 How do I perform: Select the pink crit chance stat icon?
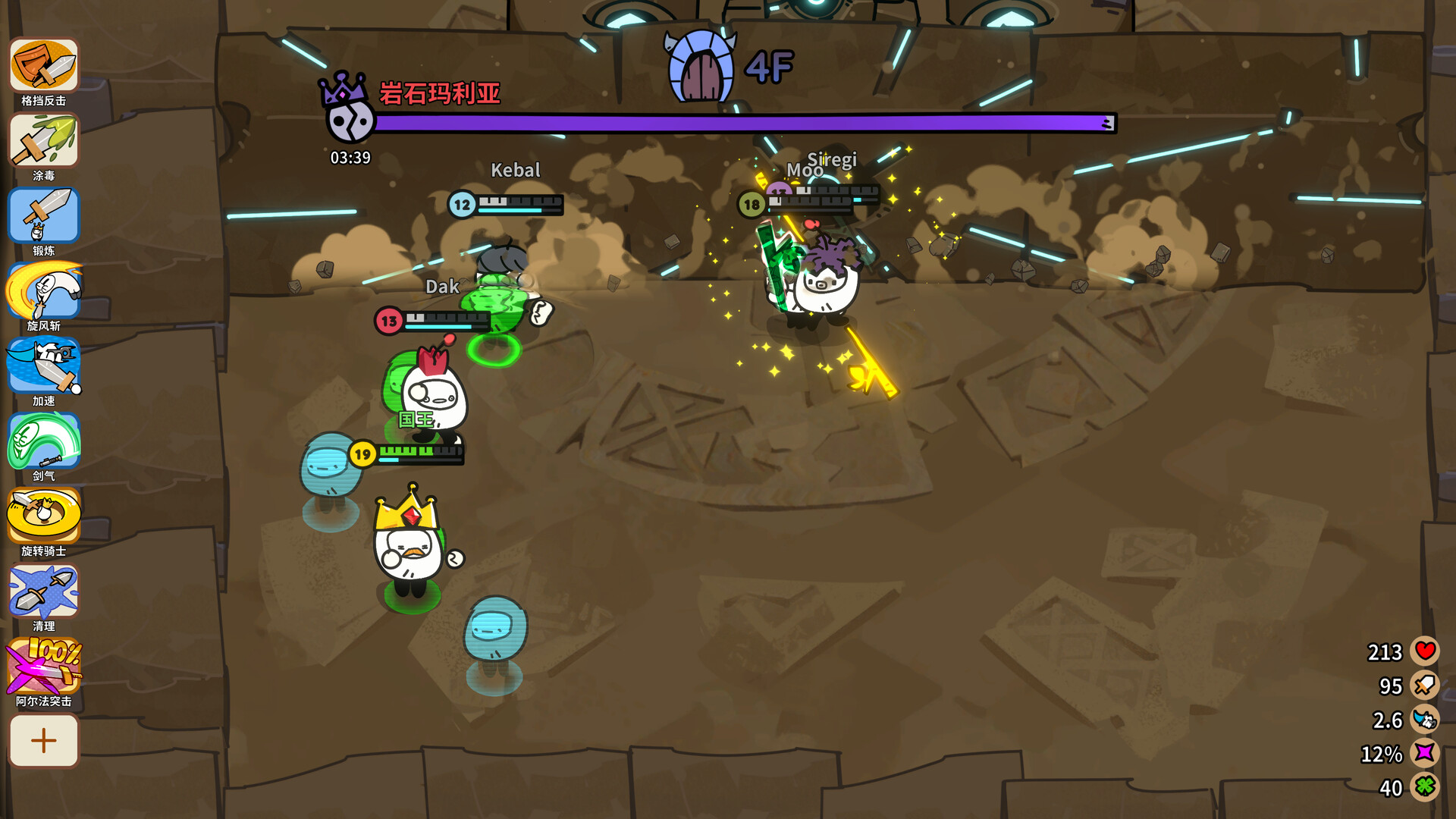point(1425,753)
